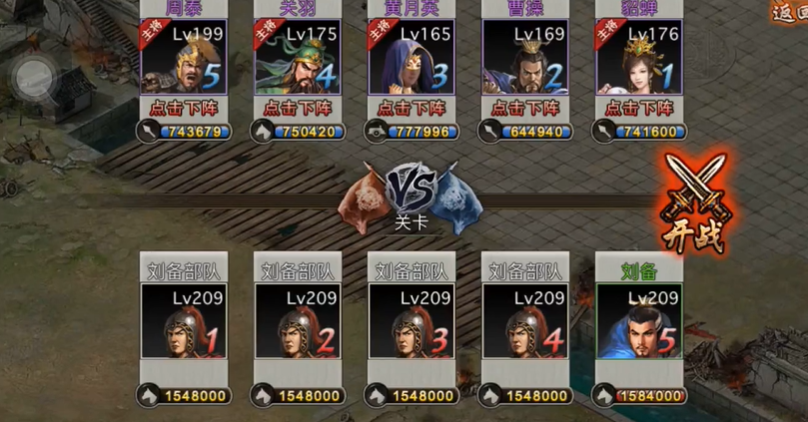Go back with the 返回 button

pos(788,12)
